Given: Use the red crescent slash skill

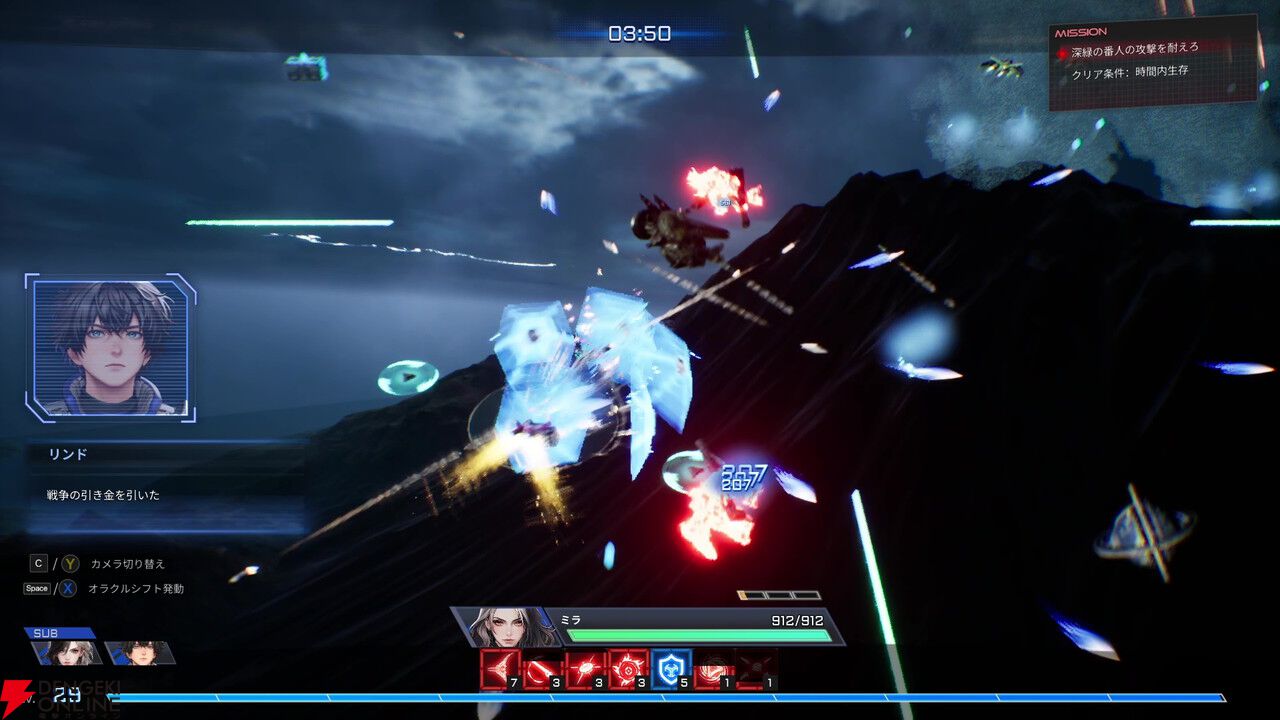Looking at the screenshot, I should 542,668.
